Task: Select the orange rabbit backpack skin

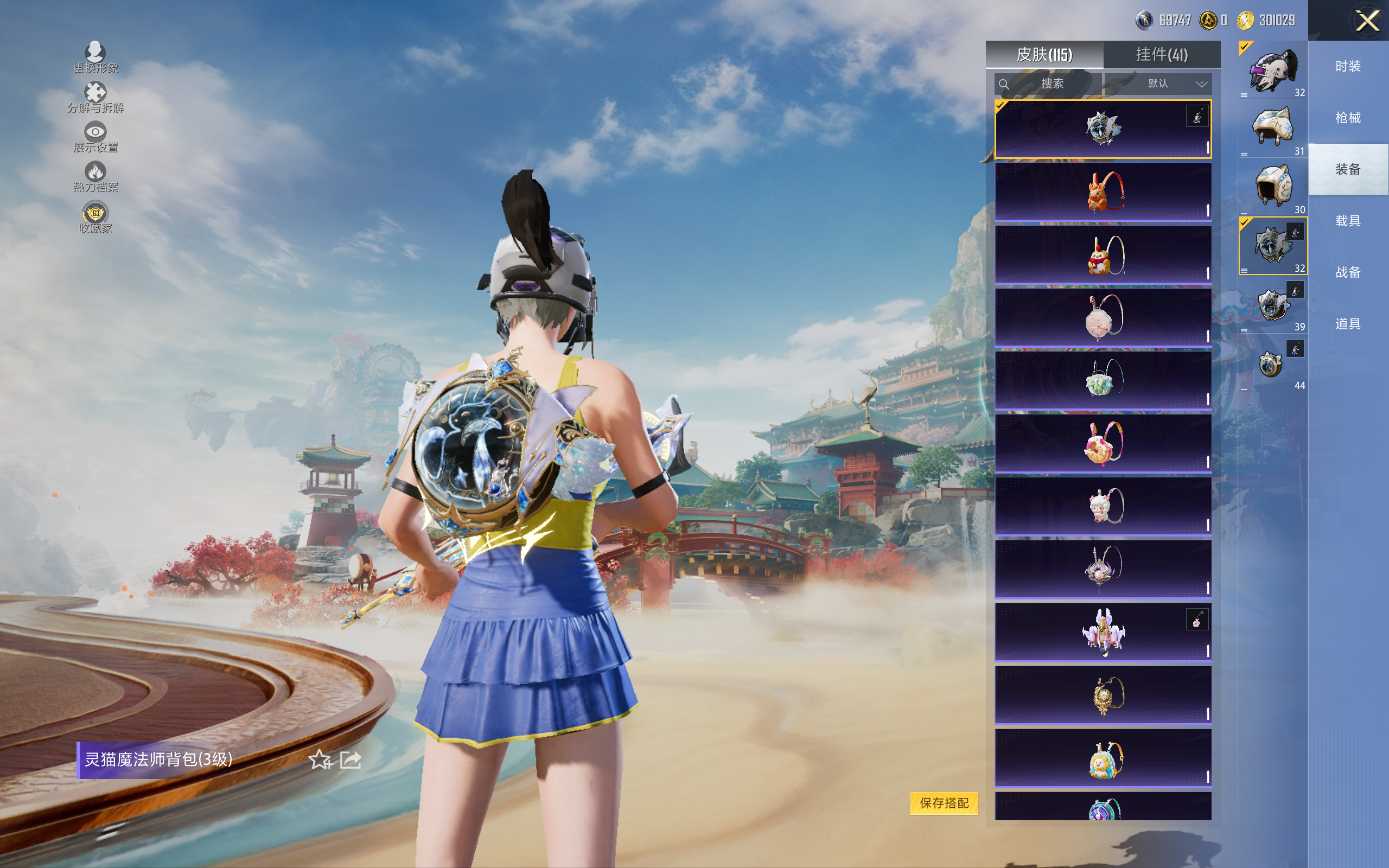Action: tap(1103, 191)
